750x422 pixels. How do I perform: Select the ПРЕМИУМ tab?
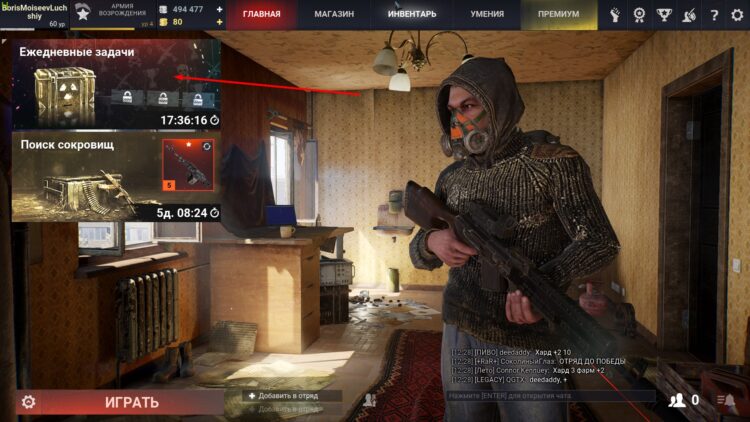tap(558, 15)
